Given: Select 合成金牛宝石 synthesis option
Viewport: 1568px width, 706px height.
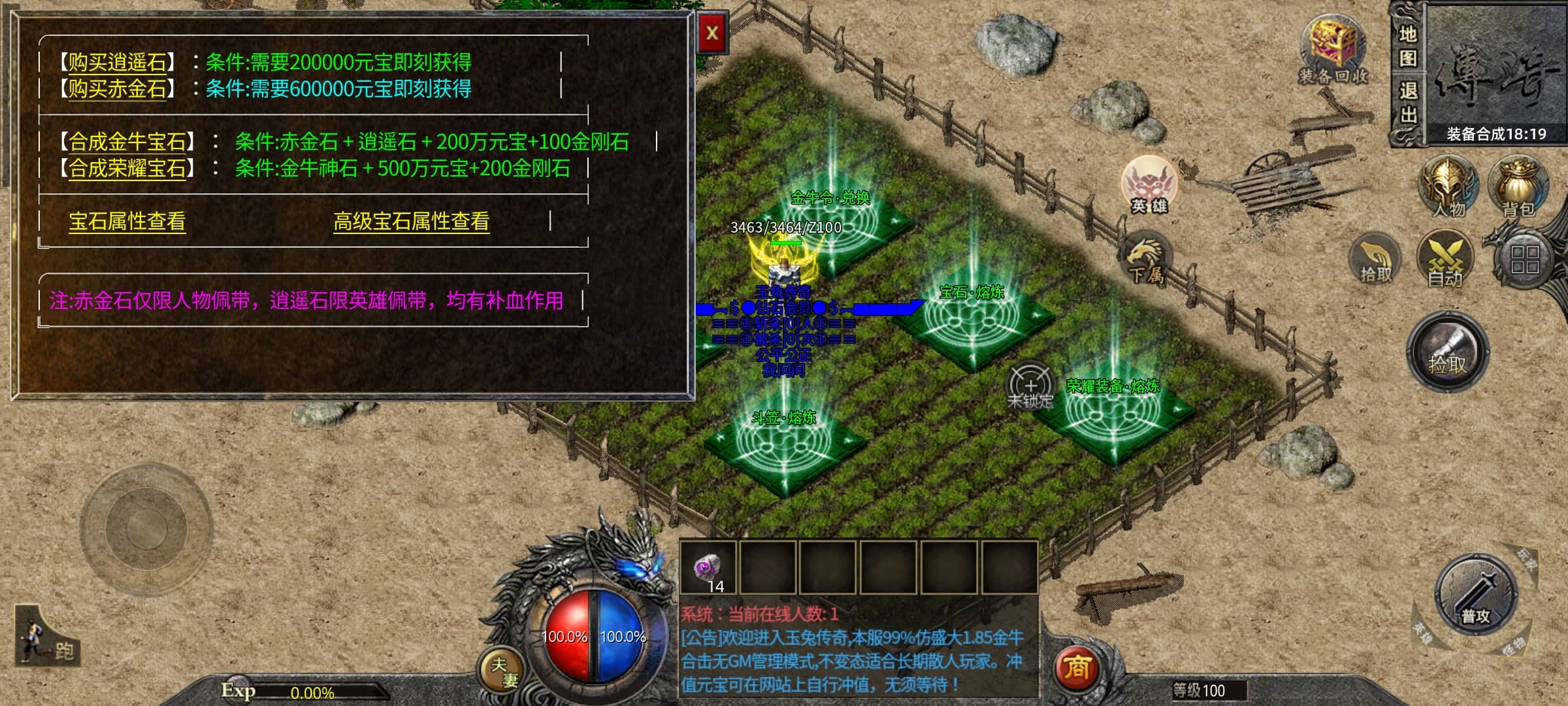Looking at the screenshot, I should (127, 141).
